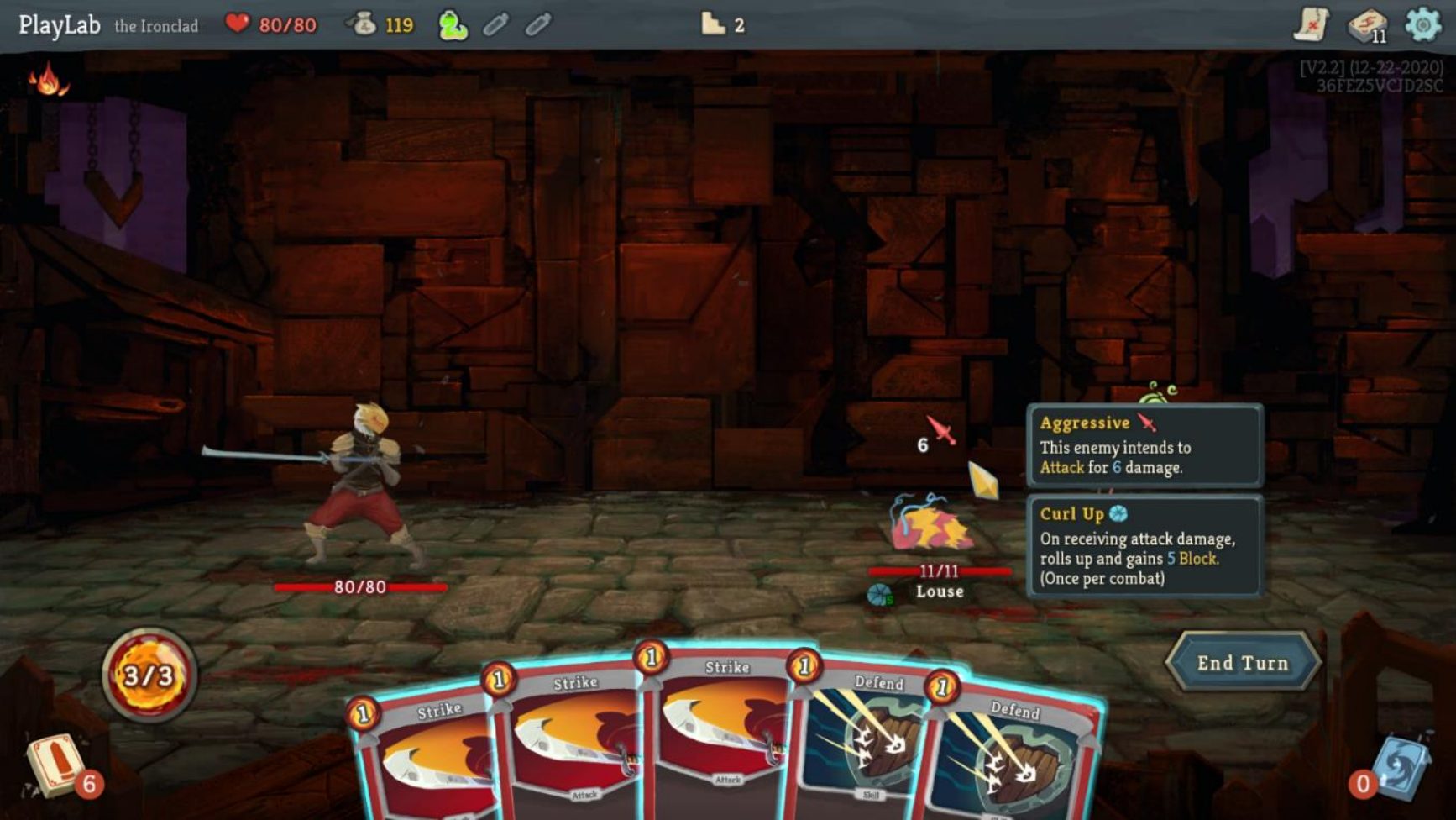
Task: Open the settings gear
Action: (1422, 24)
